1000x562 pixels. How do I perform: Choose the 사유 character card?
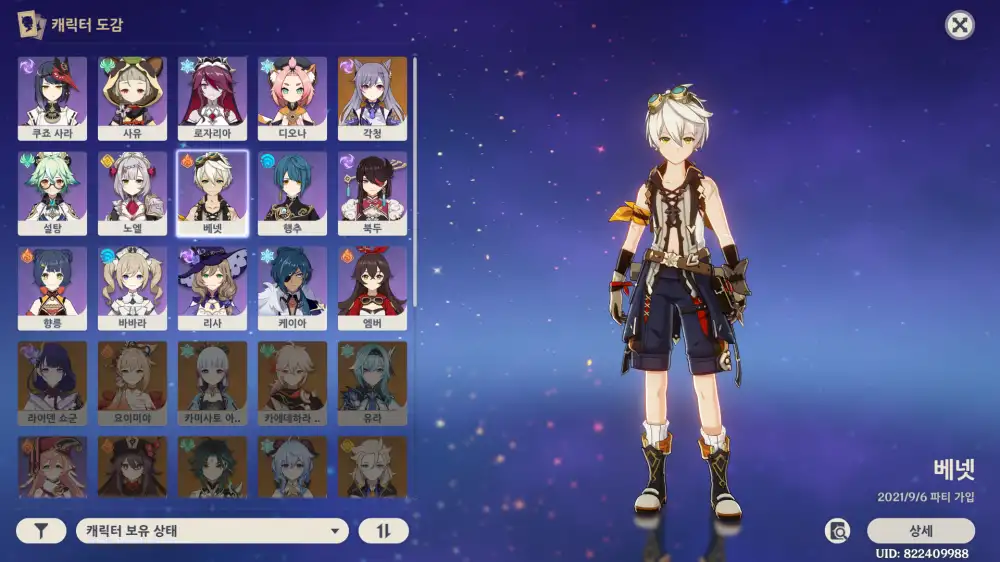click(x=132, y=98)
